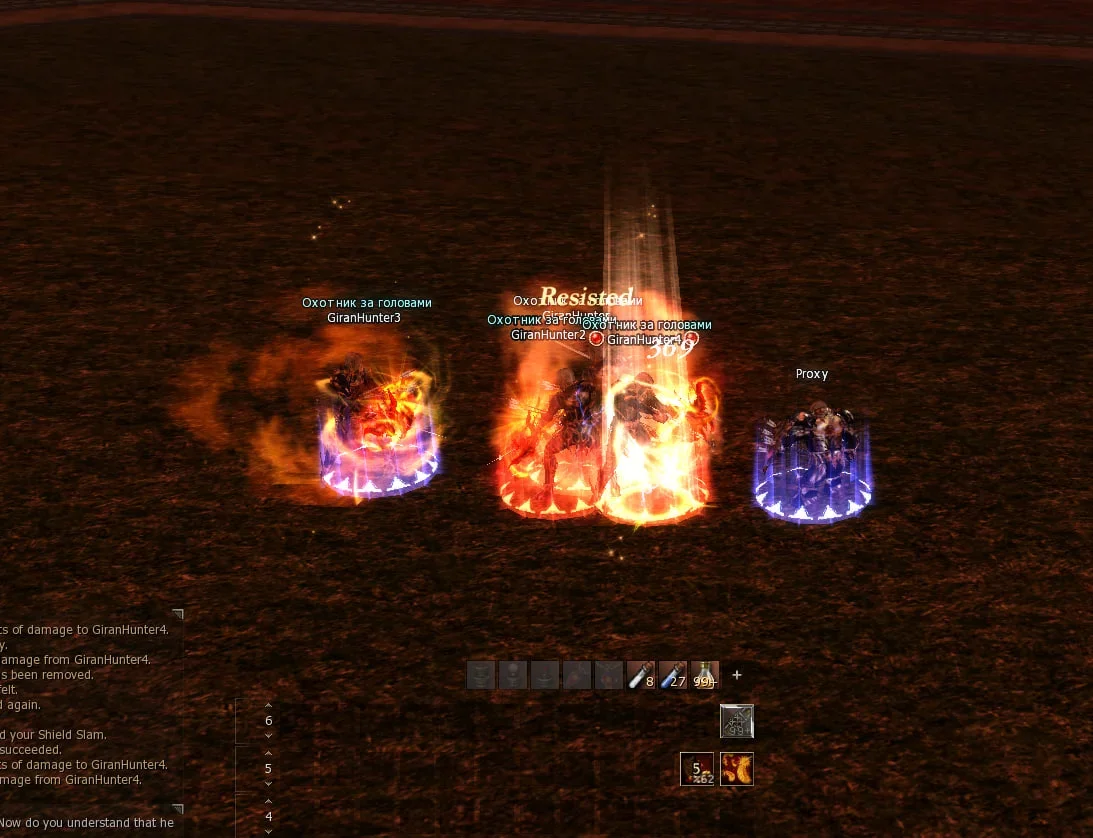1093x838 pixels.
Task: Use the yellow flask with count 99+
Action: click(705, 676)
